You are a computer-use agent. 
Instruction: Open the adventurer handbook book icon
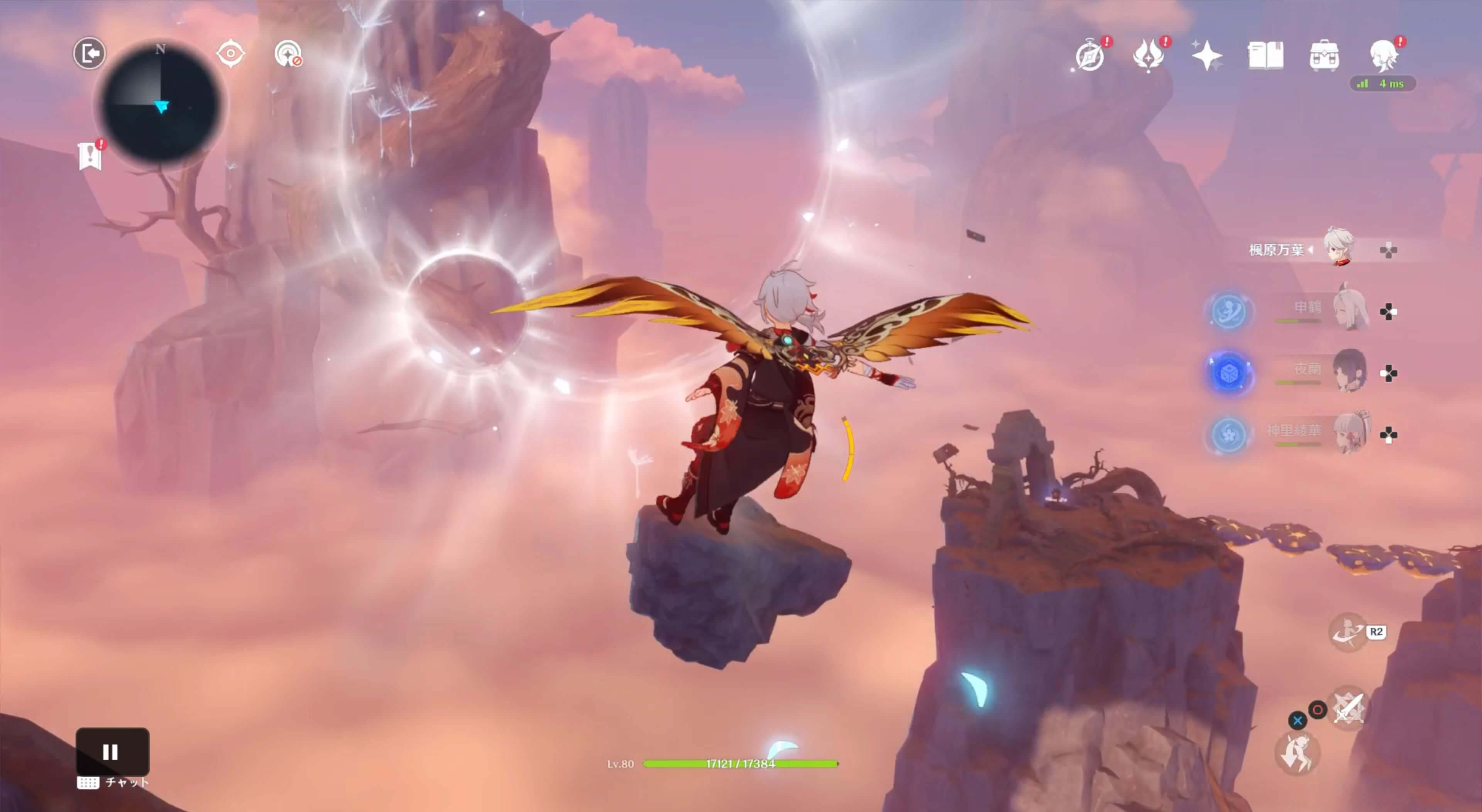click(x=1265, y=56)
